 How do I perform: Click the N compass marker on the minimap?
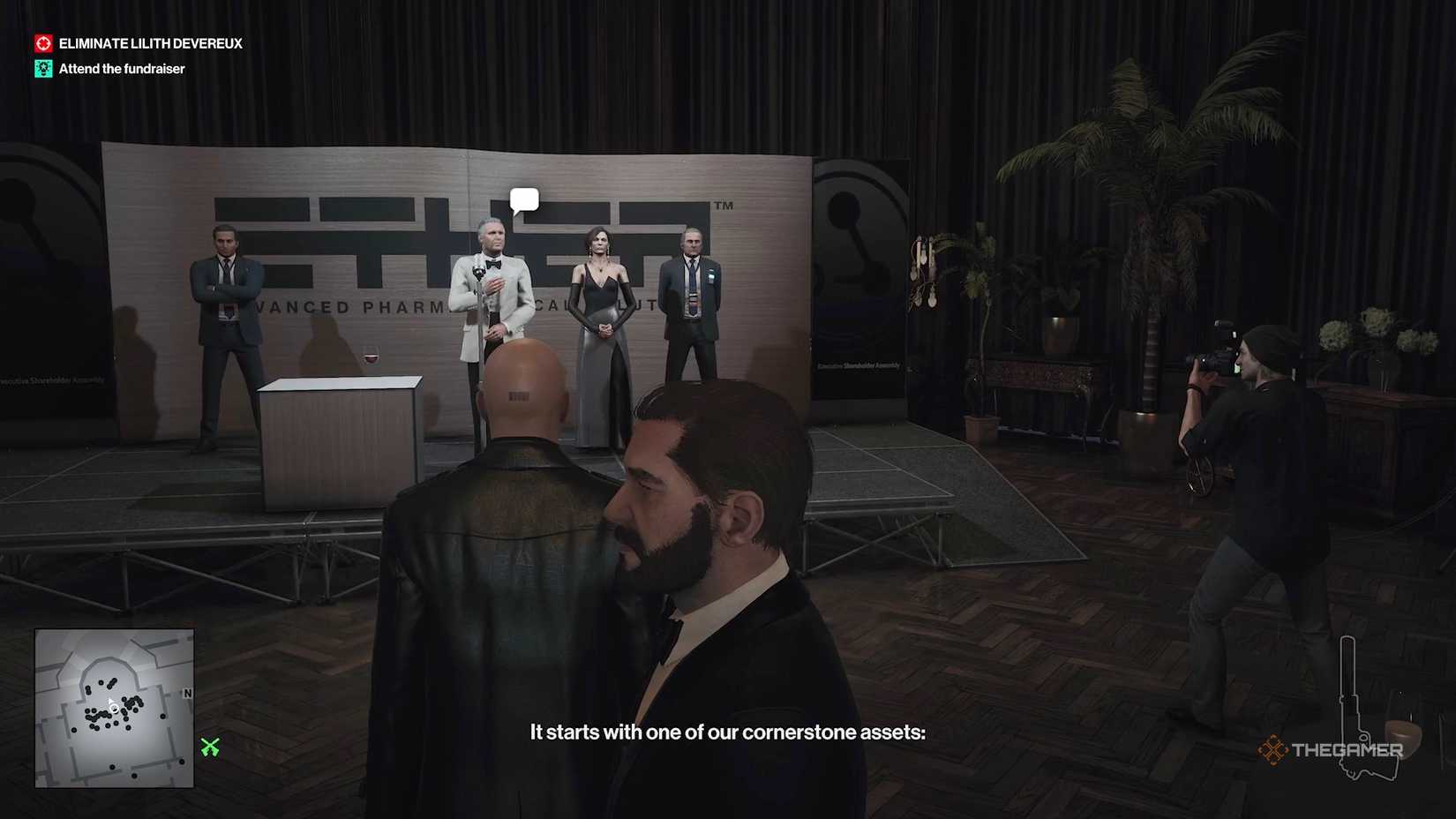coord(185,694)
